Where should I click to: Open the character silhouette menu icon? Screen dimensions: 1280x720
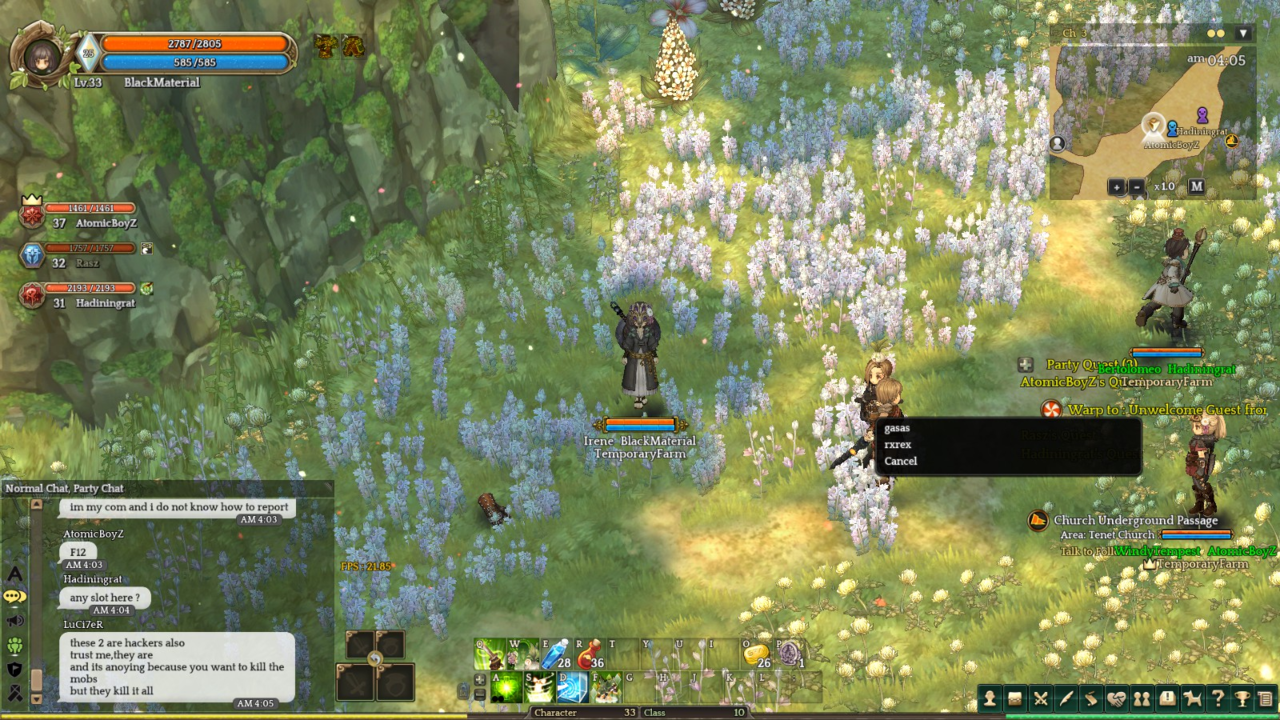[990, 699]
